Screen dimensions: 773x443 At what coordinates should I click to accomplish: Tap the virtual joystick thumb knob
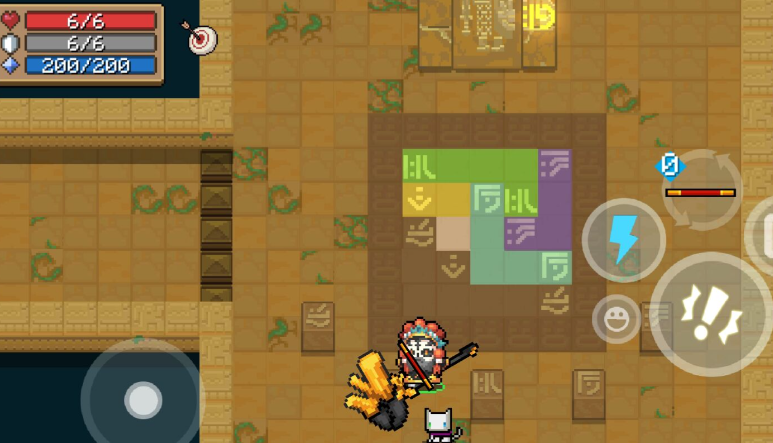(143, 400)
